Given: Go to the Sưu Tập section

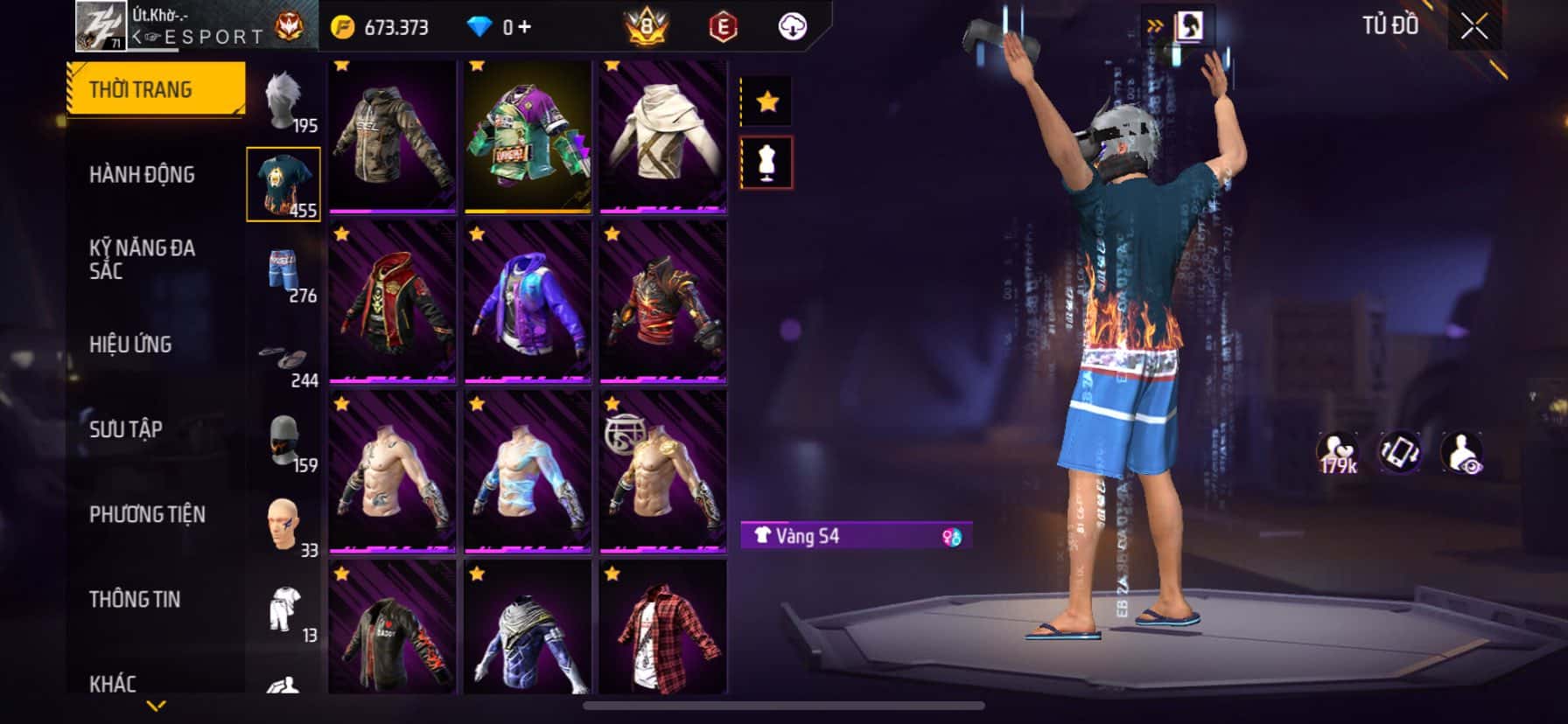Looking at the screenshot, I should tap(126, 429).
